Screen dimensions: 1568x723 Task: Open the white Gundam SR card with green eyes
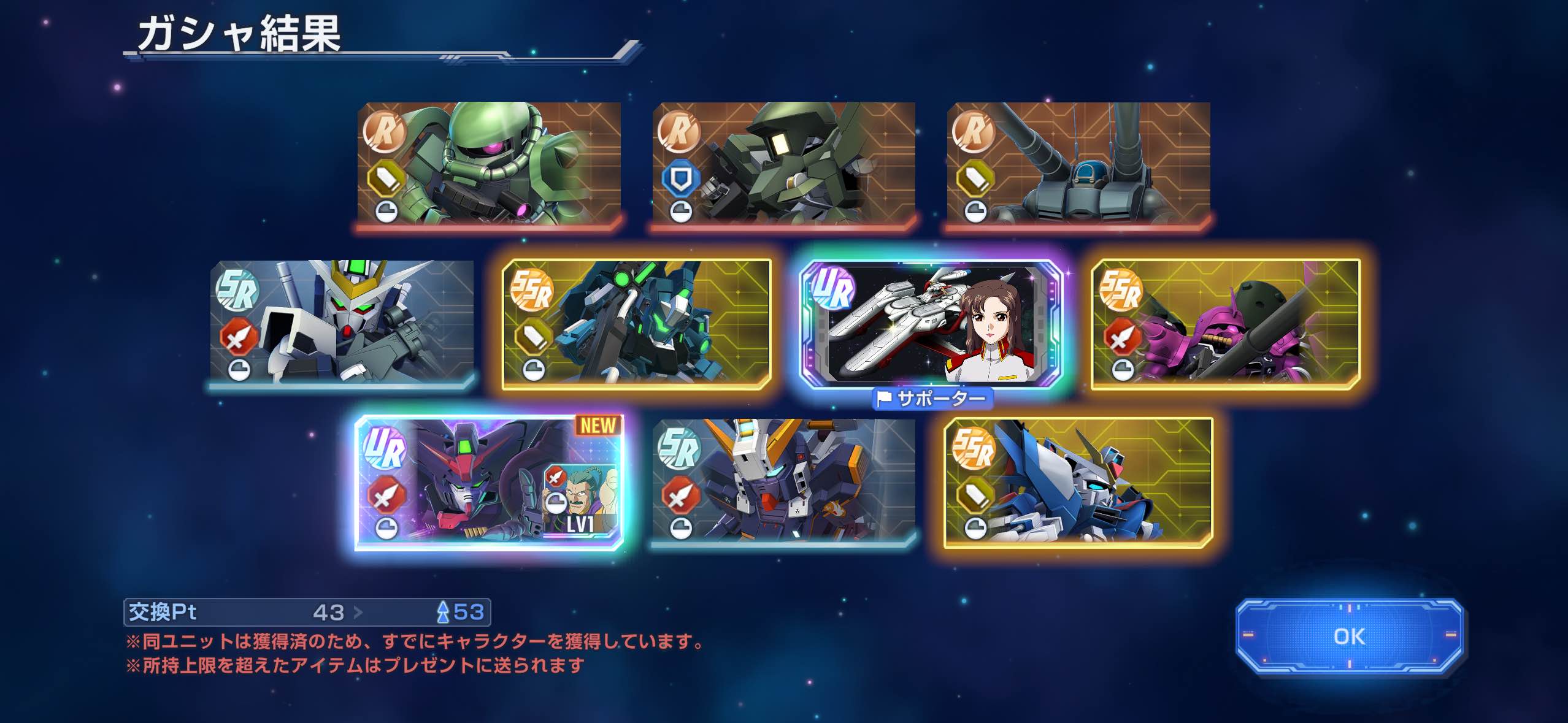pos(342,323)
